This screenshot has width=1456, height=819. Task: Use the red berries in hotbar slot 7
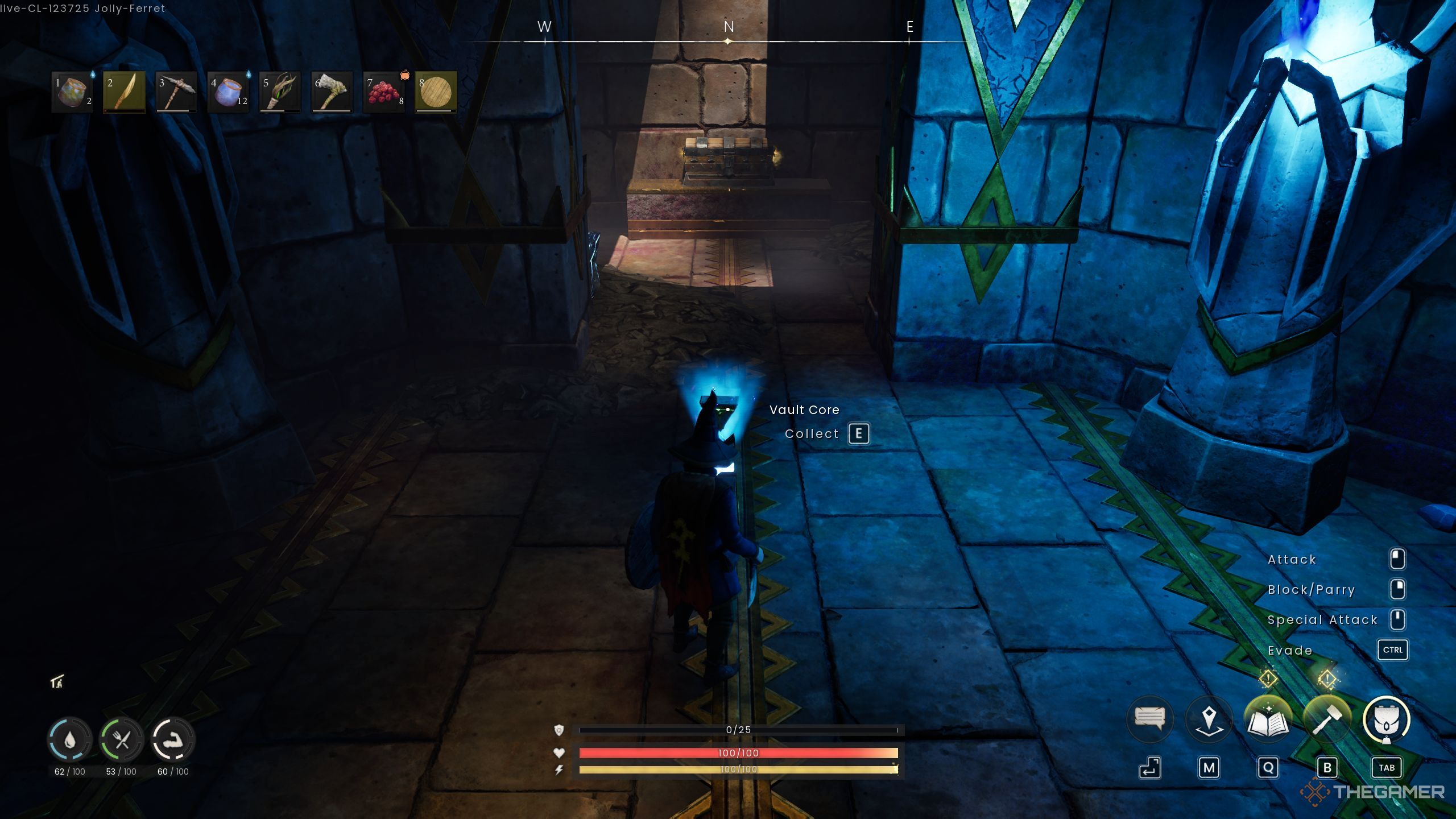tap(384, 92)
